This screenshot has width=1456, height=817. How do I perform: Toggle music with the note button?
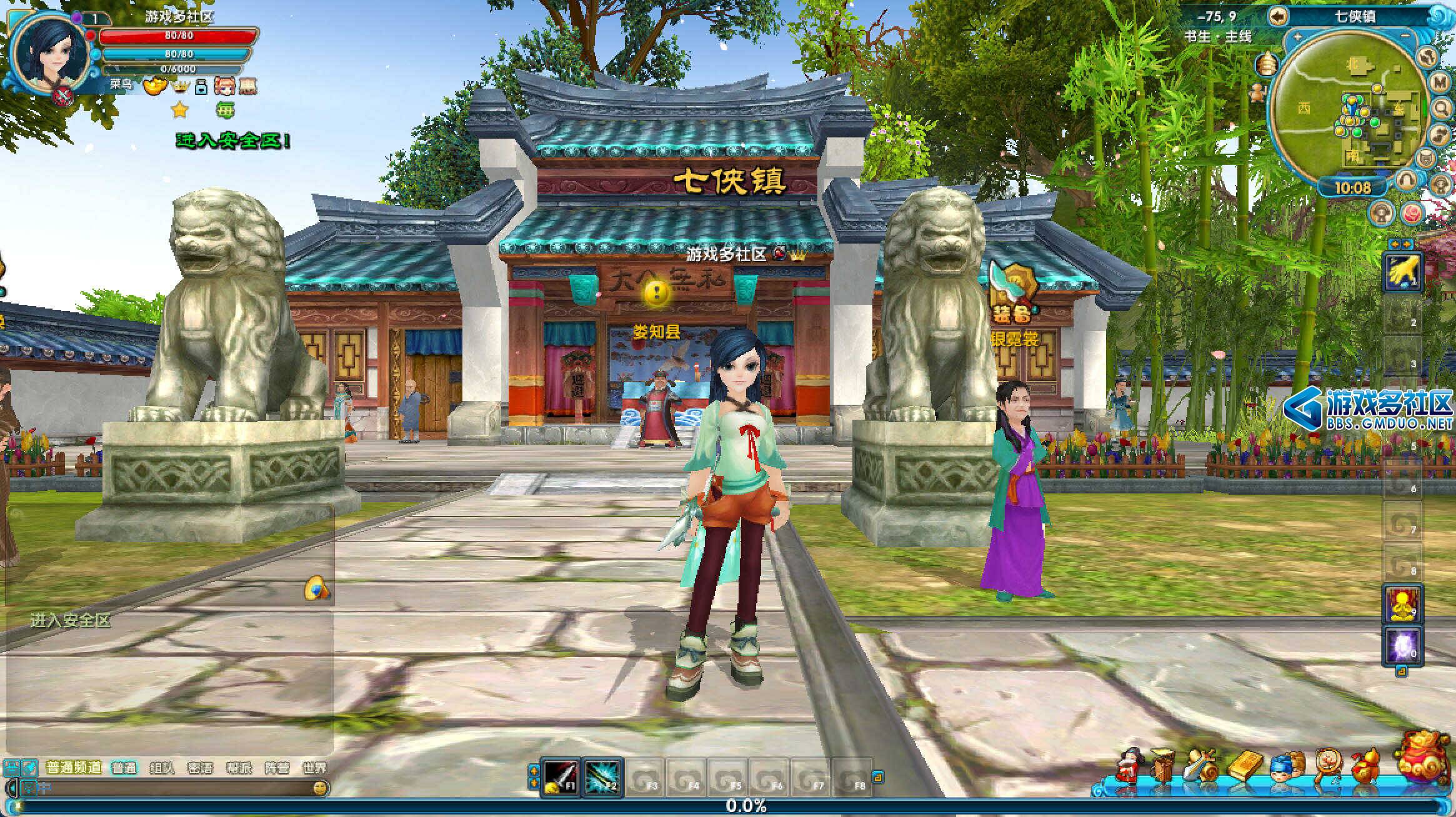click(1439, 133)
